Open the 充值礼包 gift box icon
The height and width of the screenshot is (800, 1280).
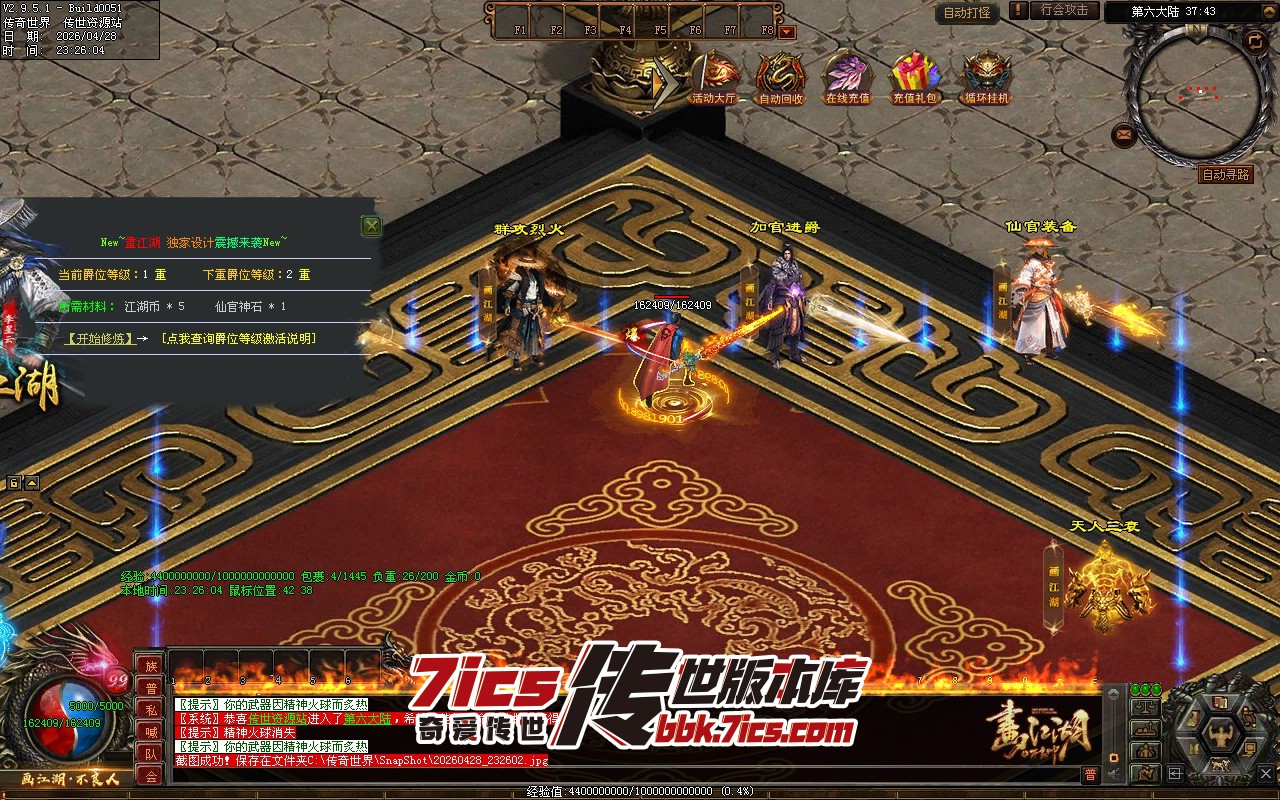tap(915, 77)
